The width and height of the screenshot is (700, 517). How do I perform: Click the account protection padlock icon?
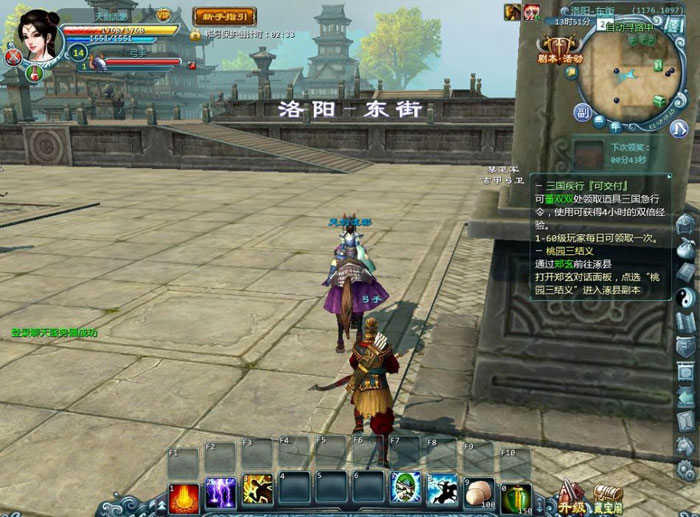pyautogui.click(x=196, y=35)
